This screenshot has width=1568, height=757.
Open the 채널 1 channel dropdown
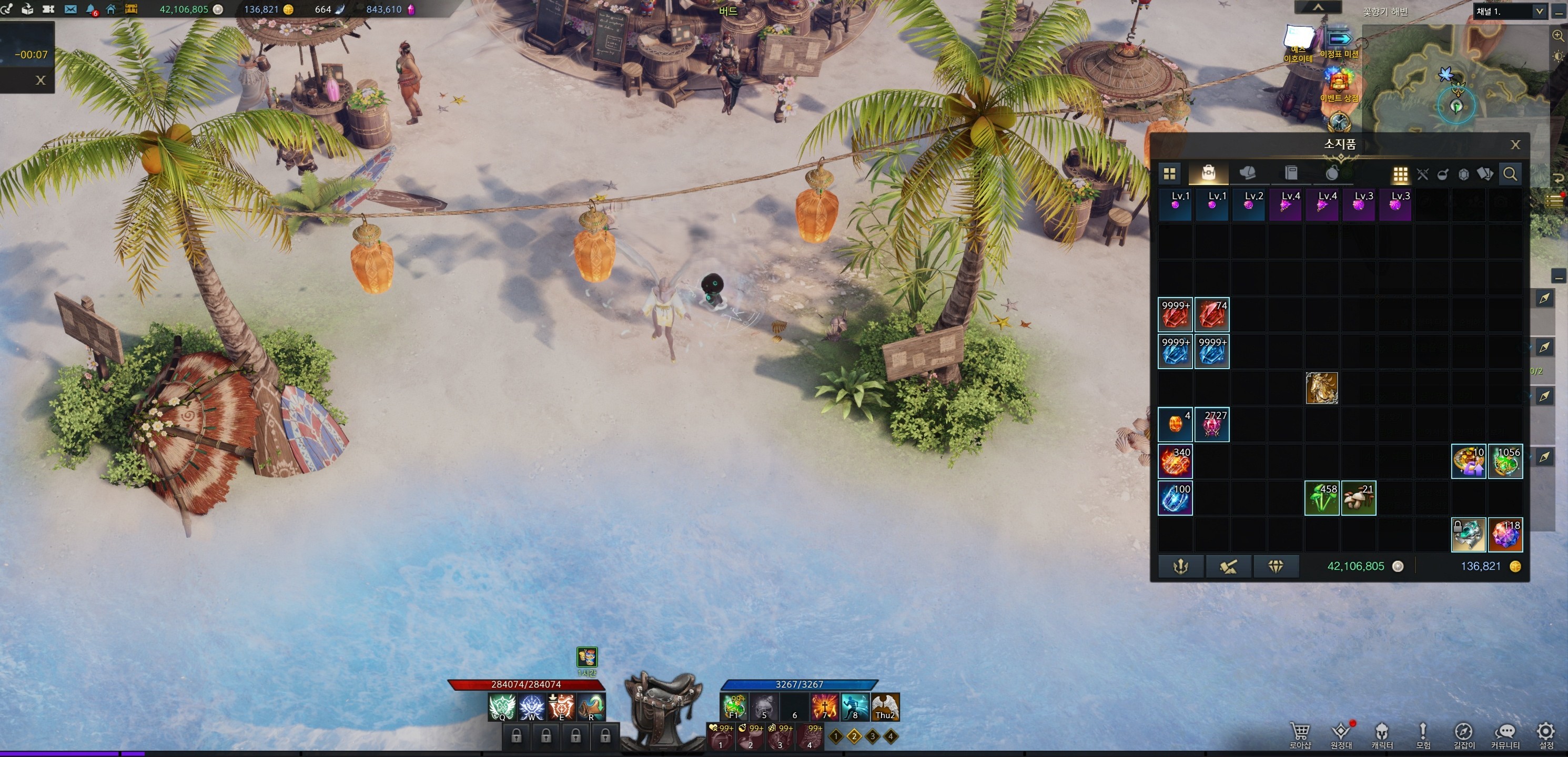click(x=1510, y=11)
